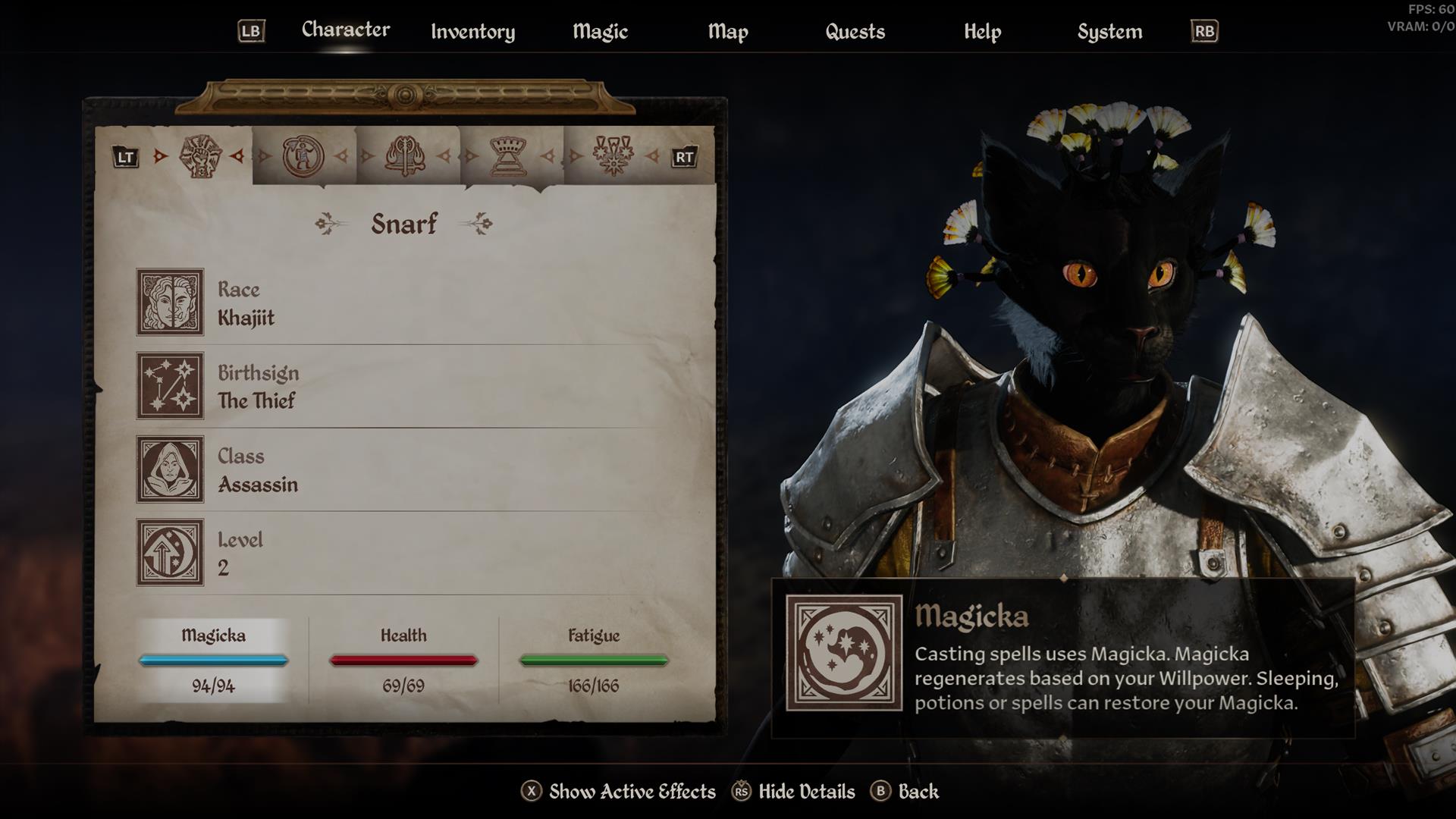Open the Help tab
The height and width of the screenshot is (819, 1456).
pyautogui.click(x=982, y=32)
